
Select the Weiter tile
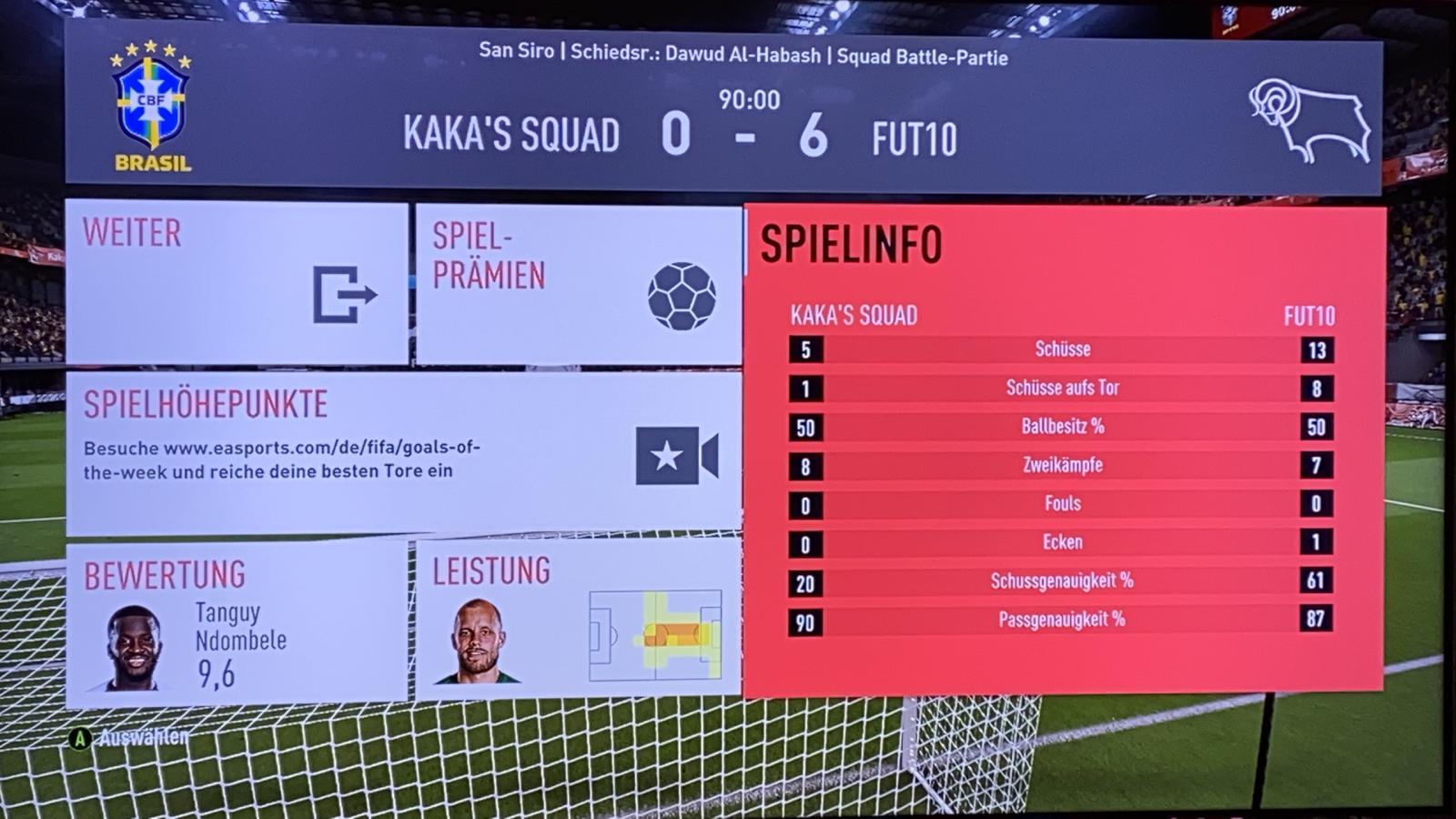coord(237,283)
